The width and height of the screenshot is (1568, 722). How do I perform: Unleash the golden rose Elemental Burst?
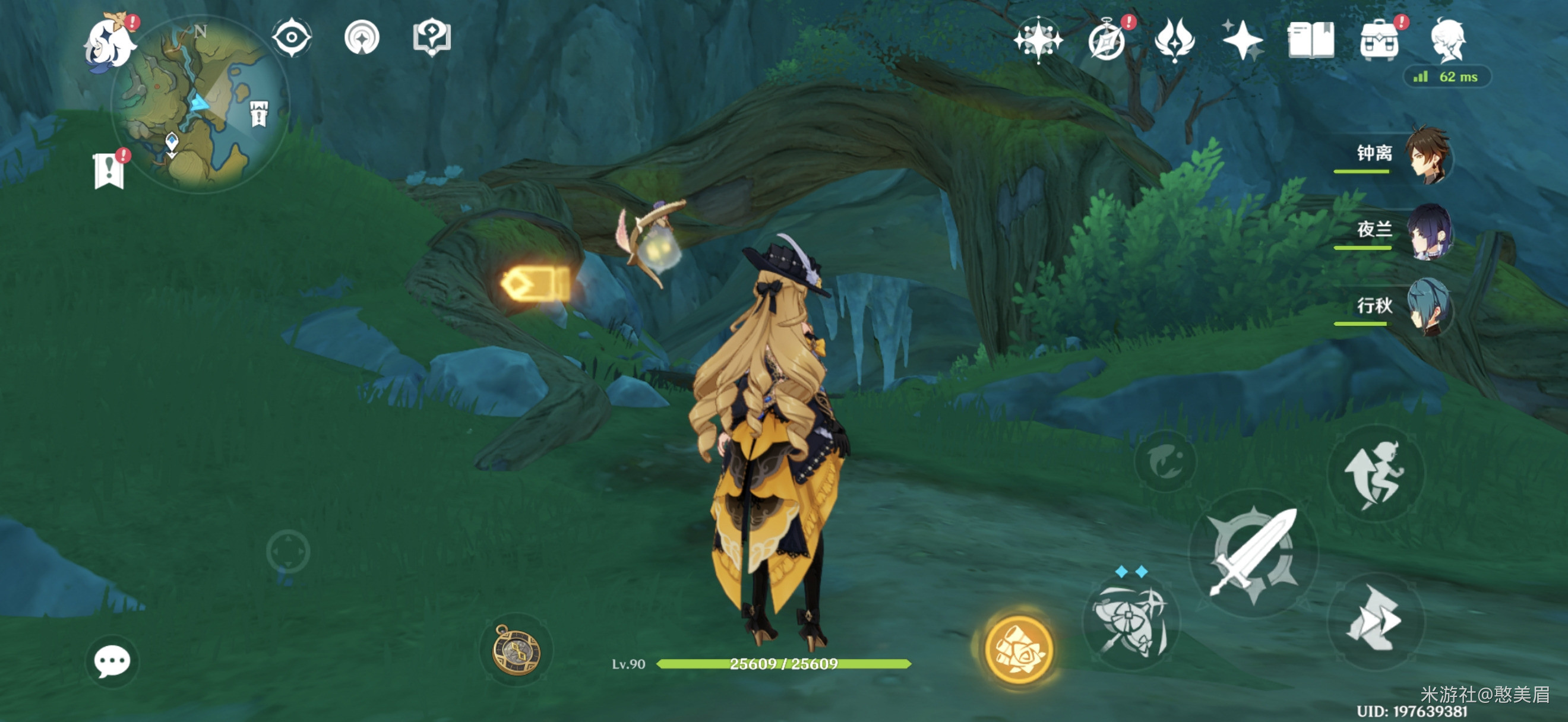click(x=1019, y=648)
